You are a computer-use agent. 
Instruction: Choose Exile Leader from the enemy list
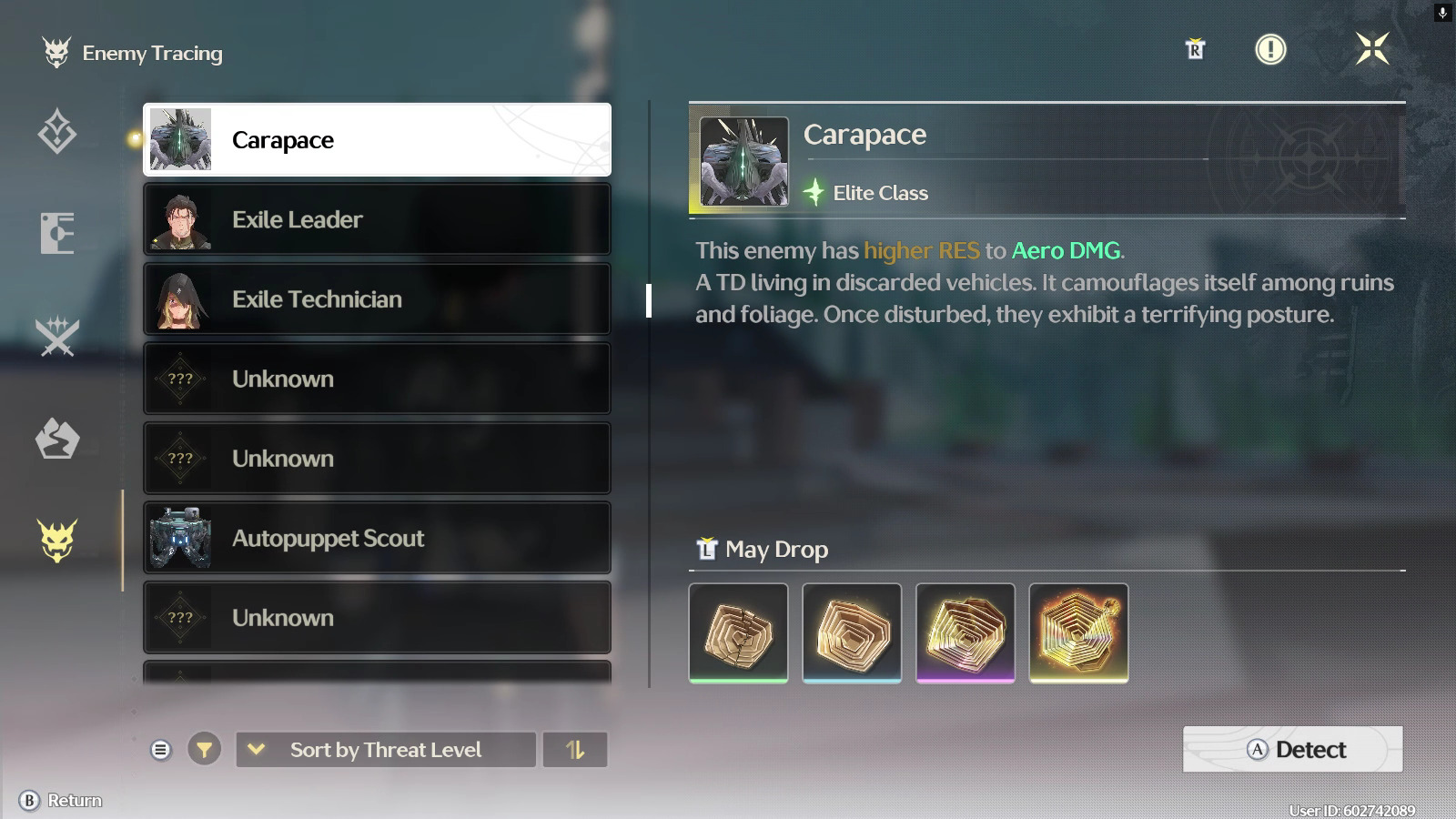click(377, 219)
